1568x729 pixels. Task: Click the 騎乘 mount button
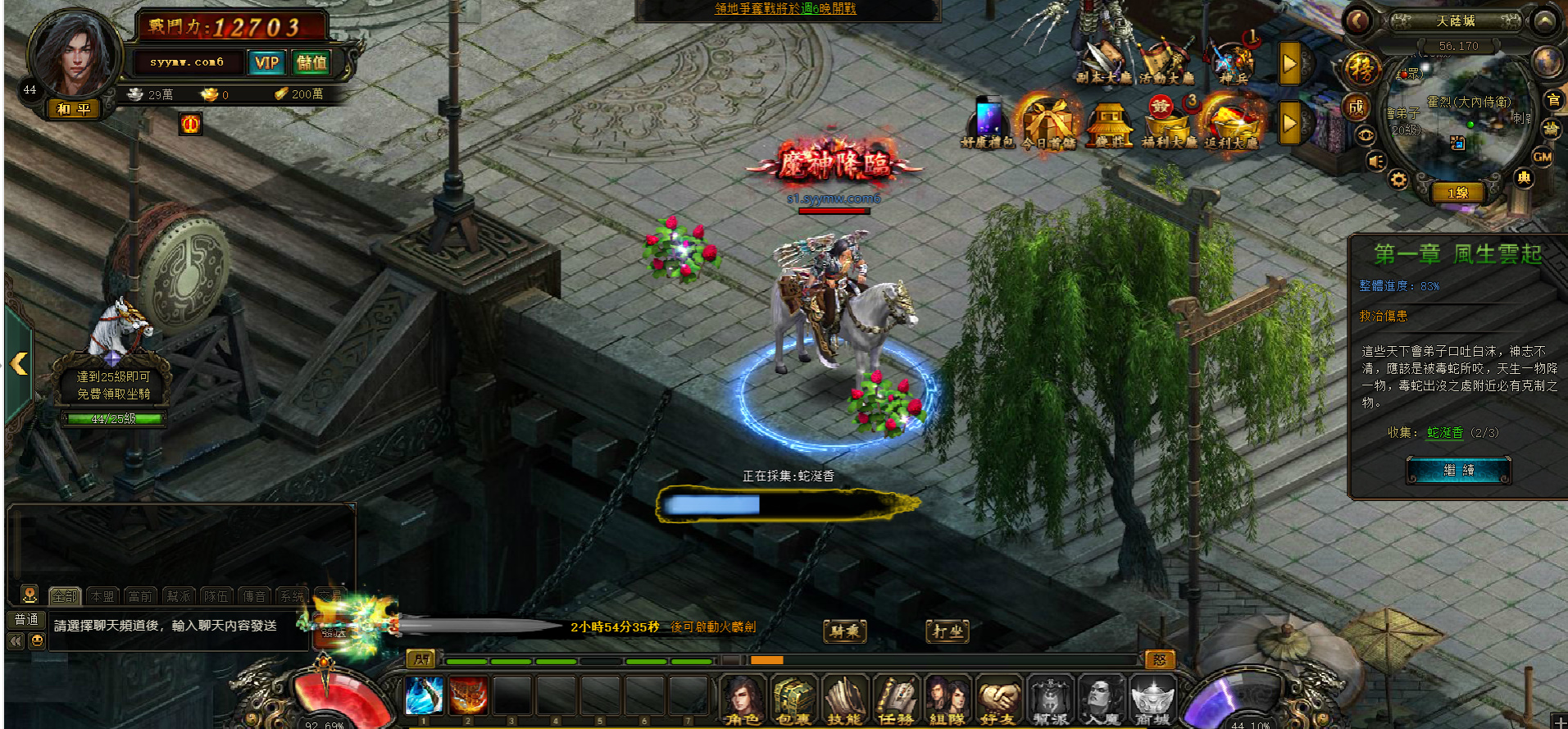click(844, 631)
